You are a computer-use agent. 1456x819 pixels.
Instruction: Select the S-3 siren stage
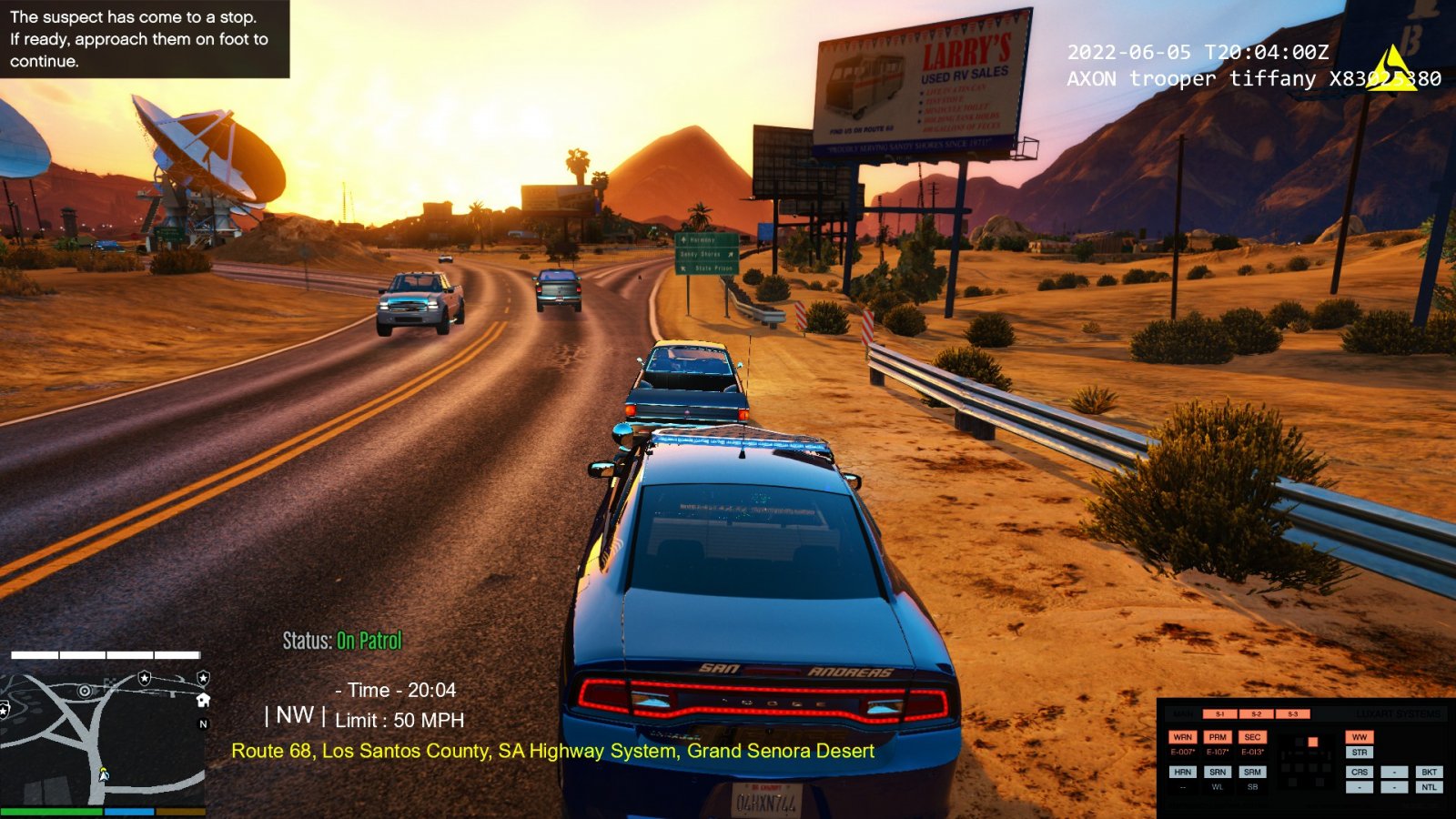coord(1292,714)
